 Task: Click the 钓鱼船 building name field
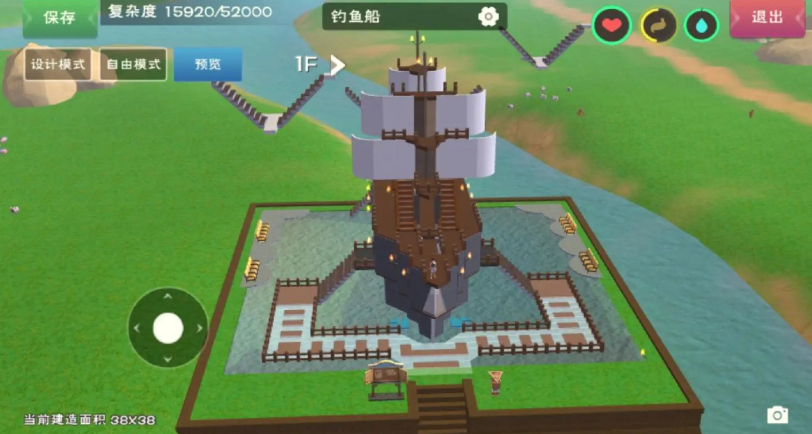pos(400,17)
